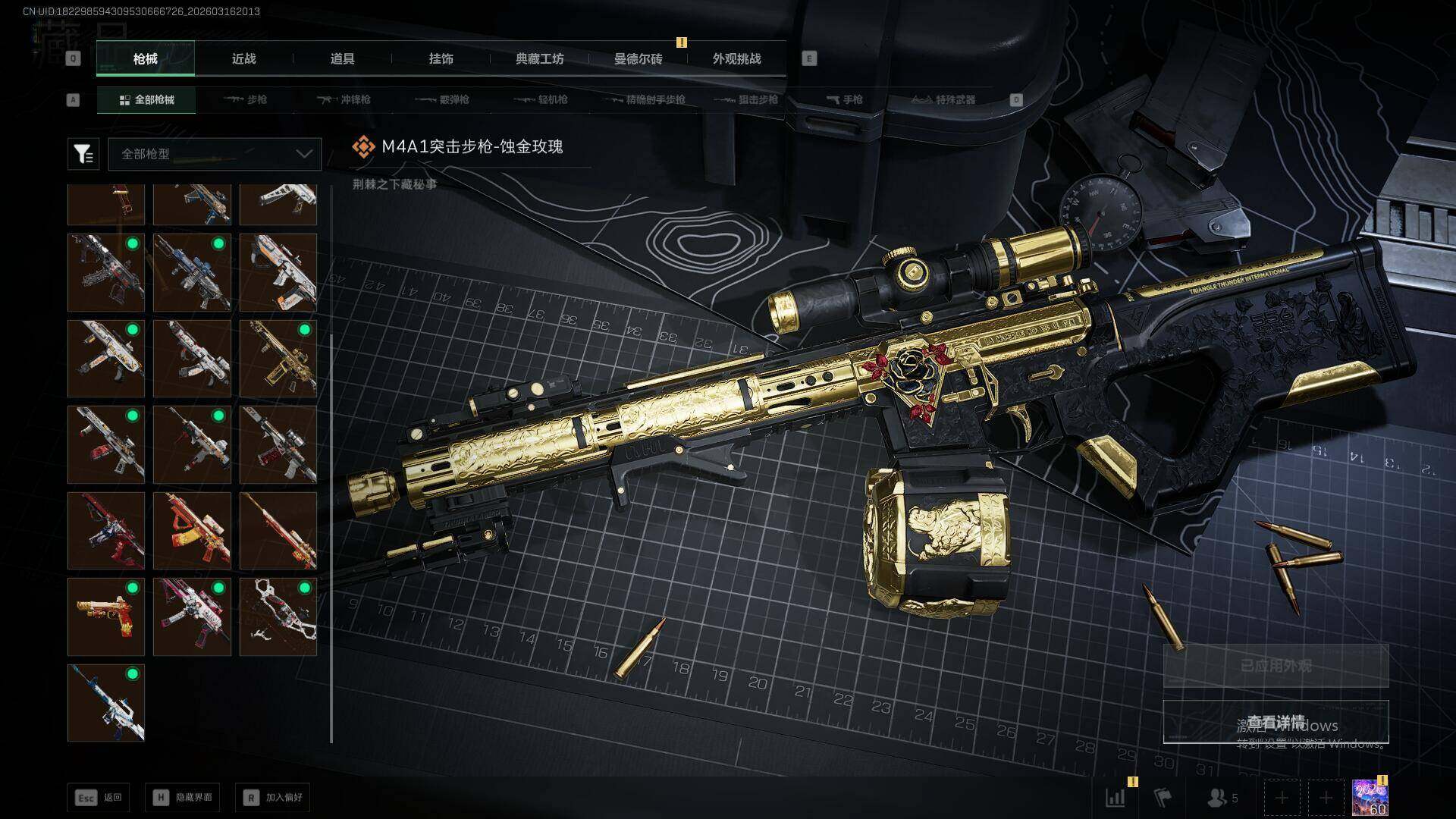Click the filter funnel icon
This screenshot has width=1456, height=819.
83,154
